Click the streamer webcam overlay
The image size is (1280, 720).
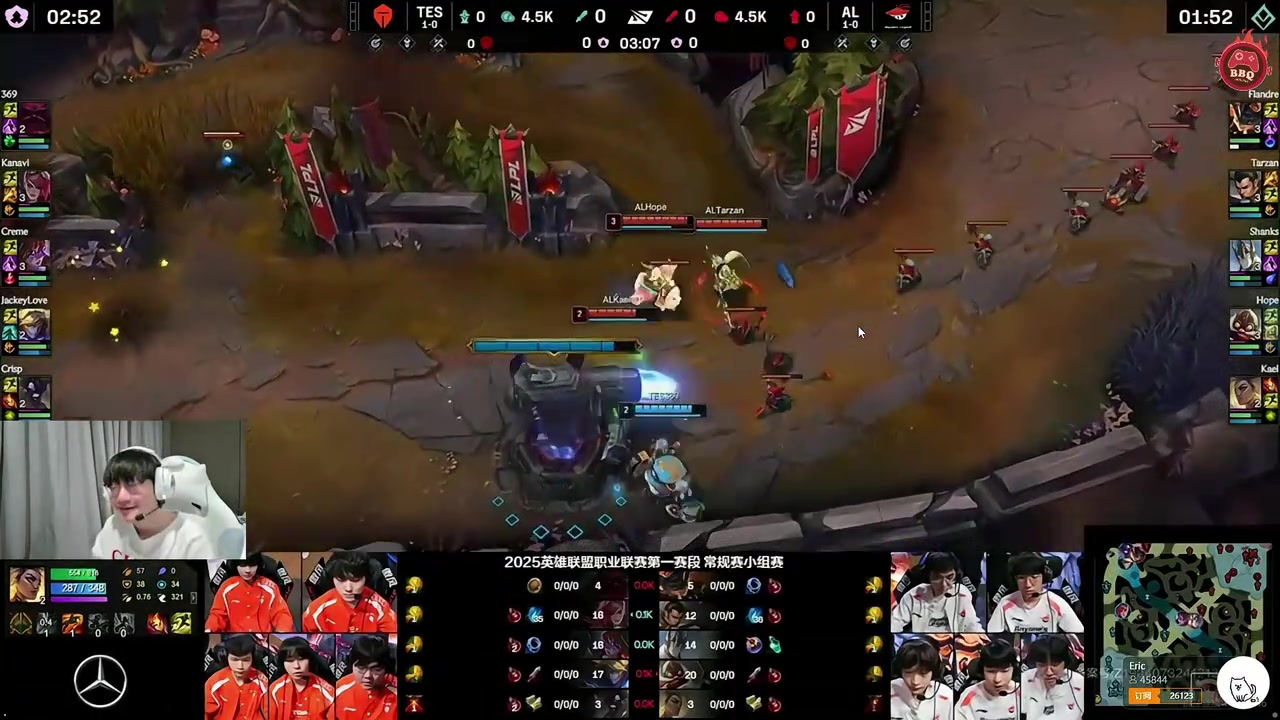pyautogui.click(x=122, y=488)
